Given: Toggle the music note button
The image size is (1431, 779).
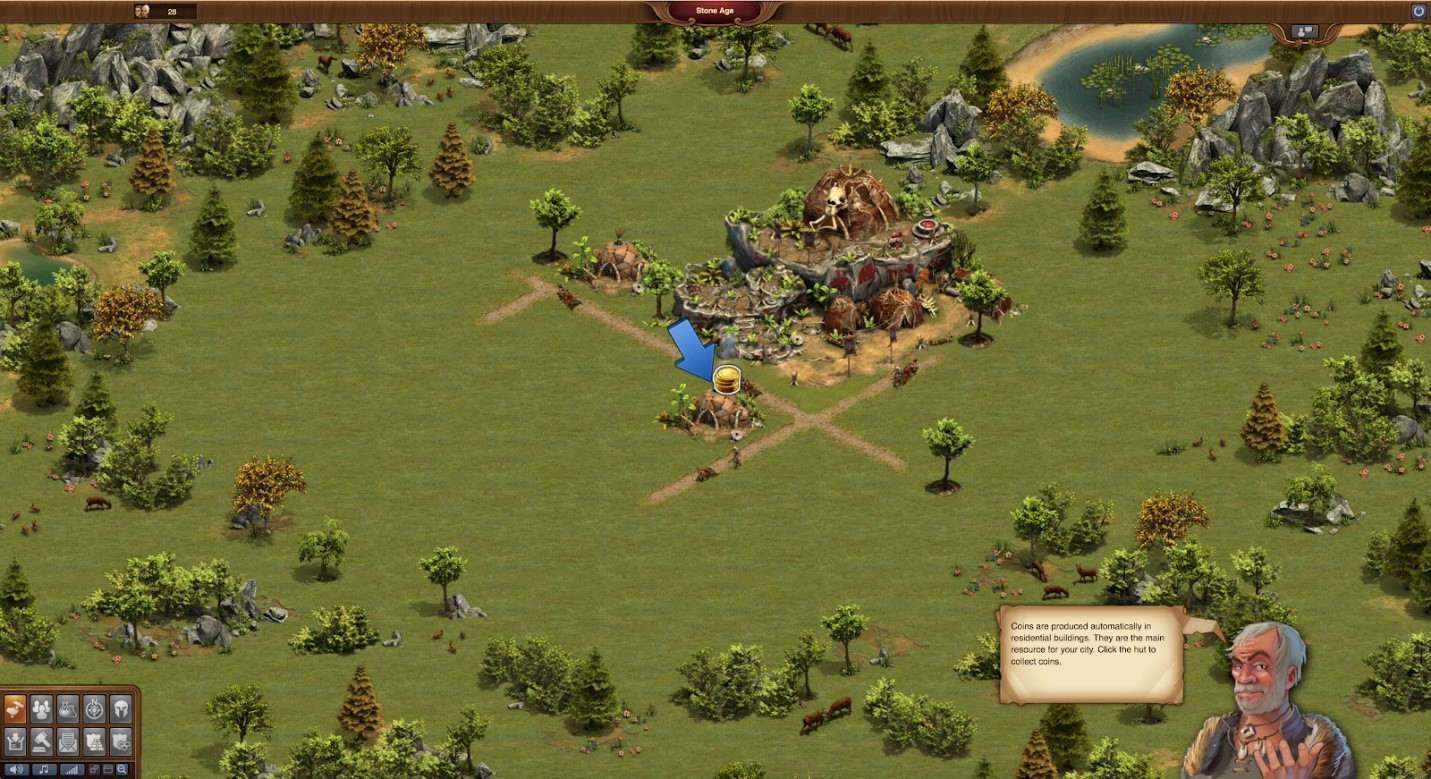Looking at the screenshot, I should coord(43,770).
